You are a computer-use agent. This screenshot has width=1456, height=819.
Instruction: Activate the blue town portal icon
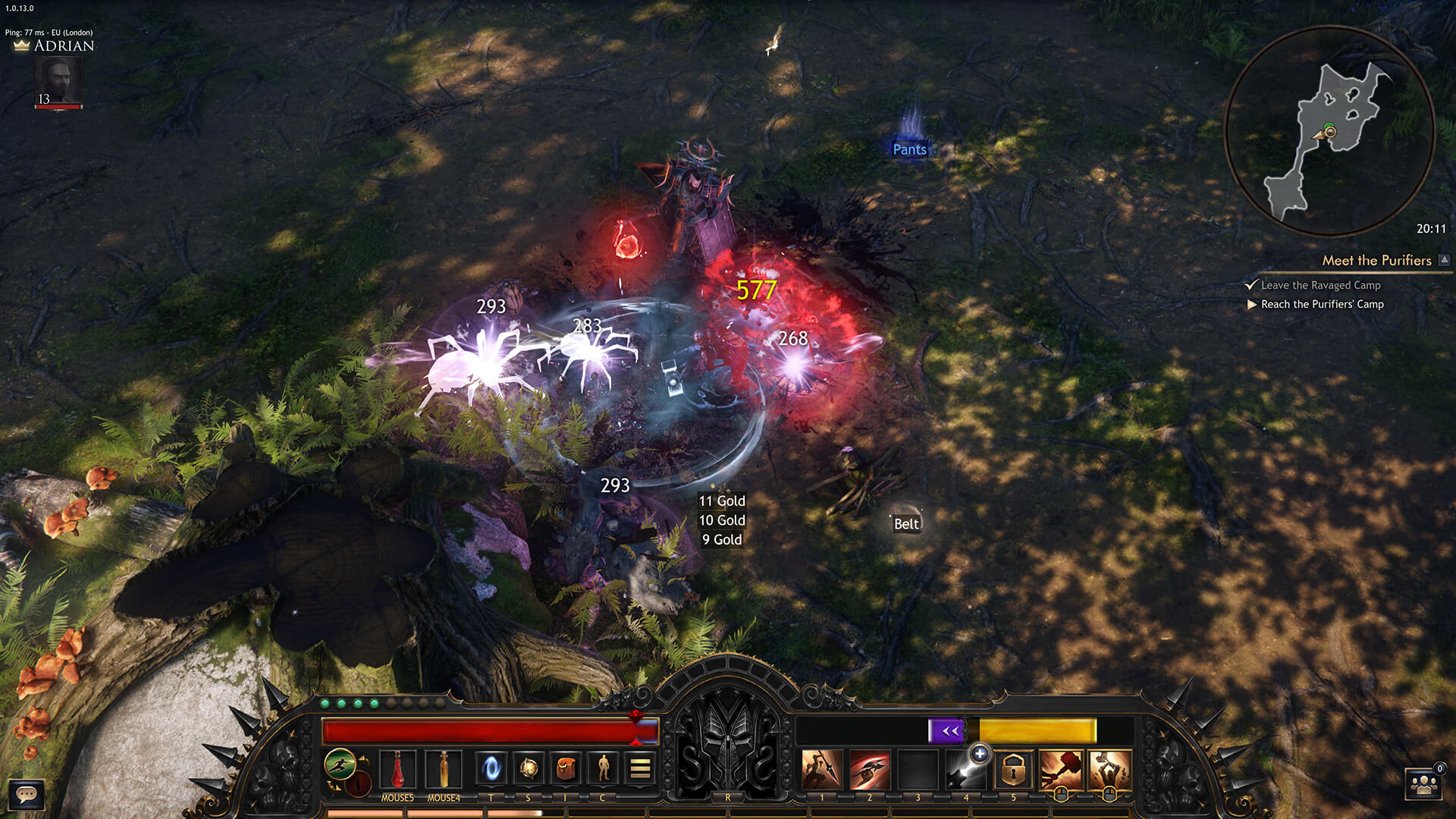click(x=491, y=769)
